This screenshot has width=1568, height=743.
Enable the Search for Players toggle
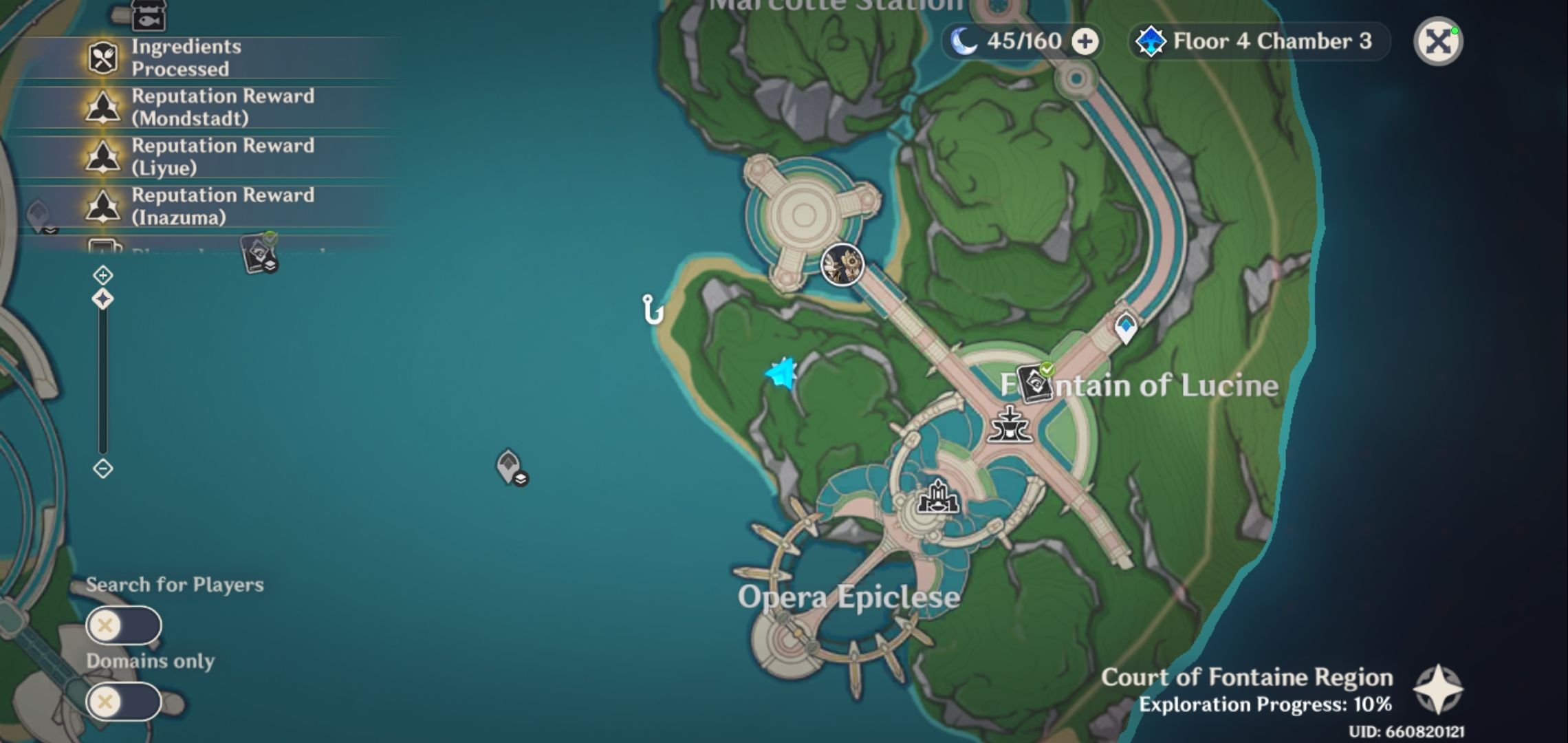click(125, 626)
